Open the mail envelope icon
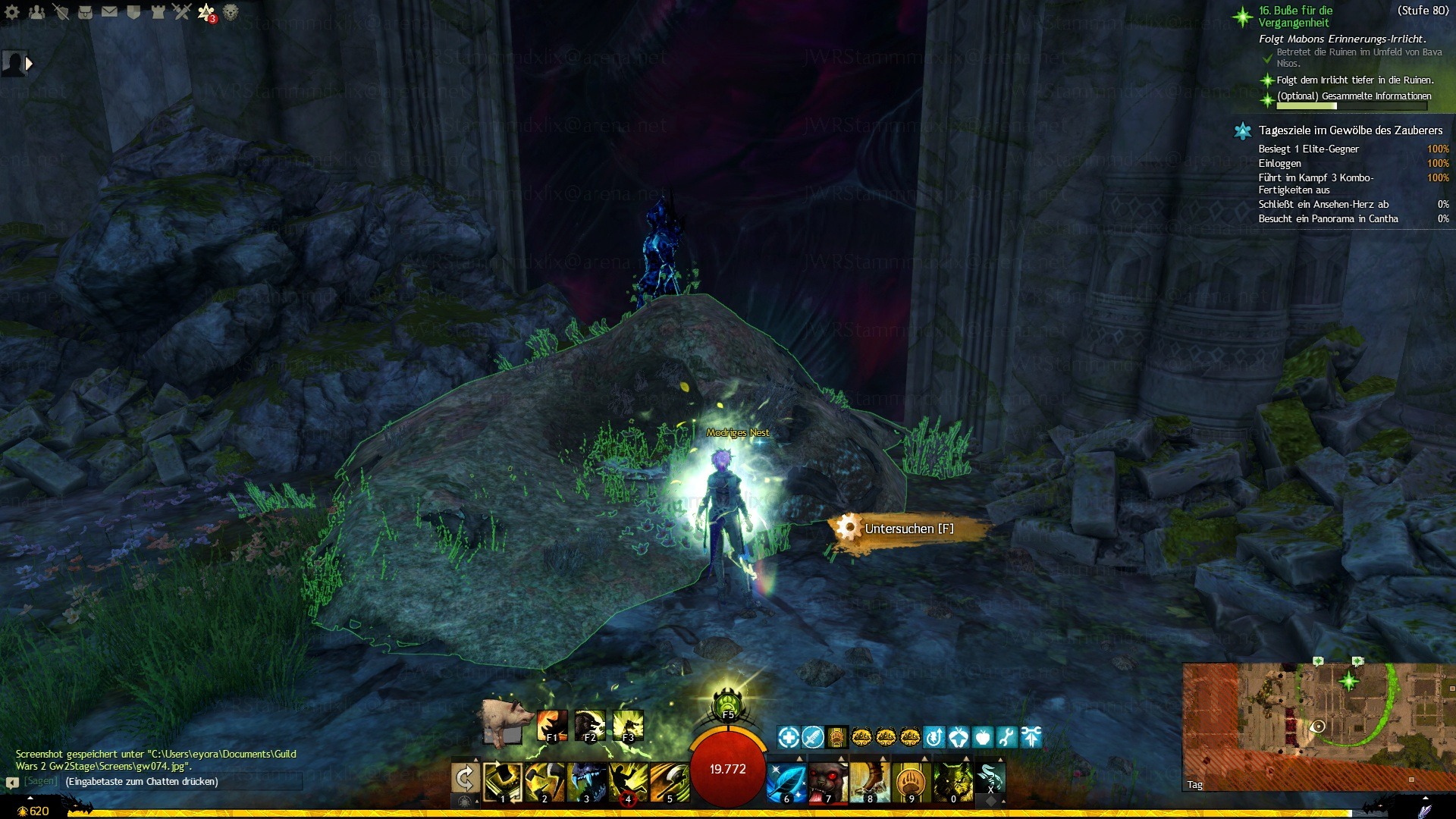Image resolution: width=1456 pixels, height=819 pixels. 109,12
